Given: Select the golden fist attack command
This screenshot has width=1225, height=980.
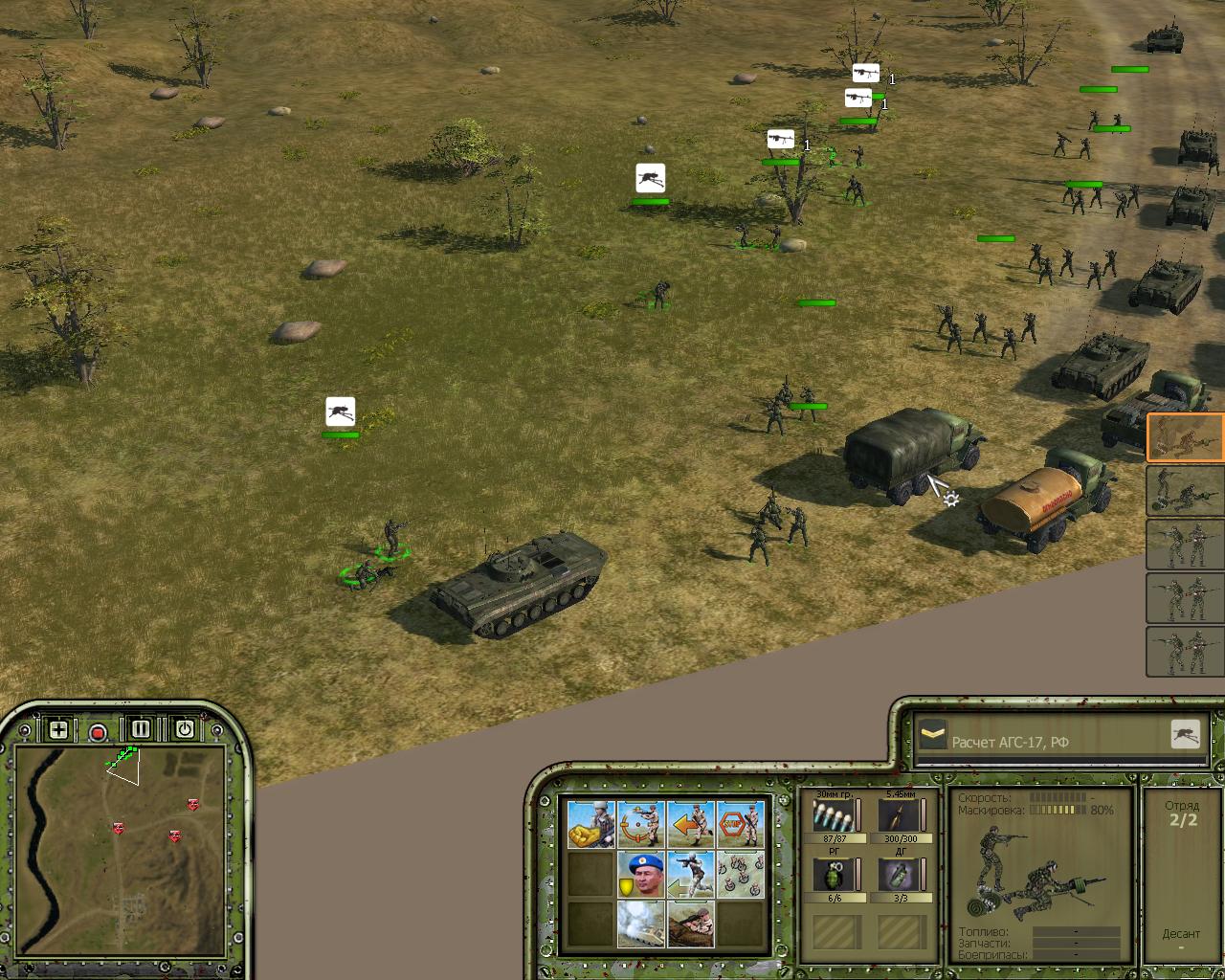Looking at the screenshot, I should 590,824.
